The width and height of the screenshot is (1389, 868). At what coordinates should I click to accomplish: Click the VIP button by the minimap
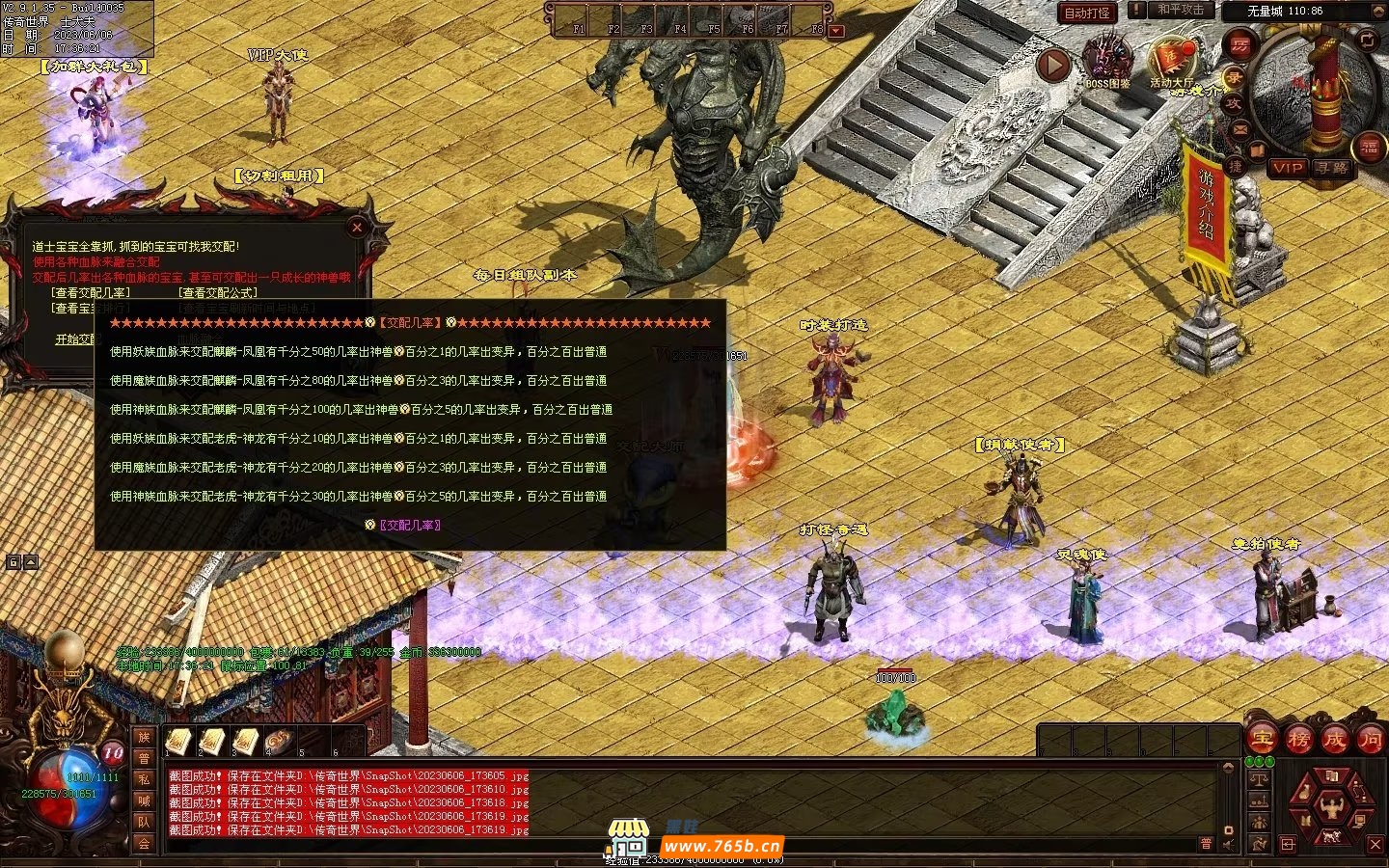1288,168
